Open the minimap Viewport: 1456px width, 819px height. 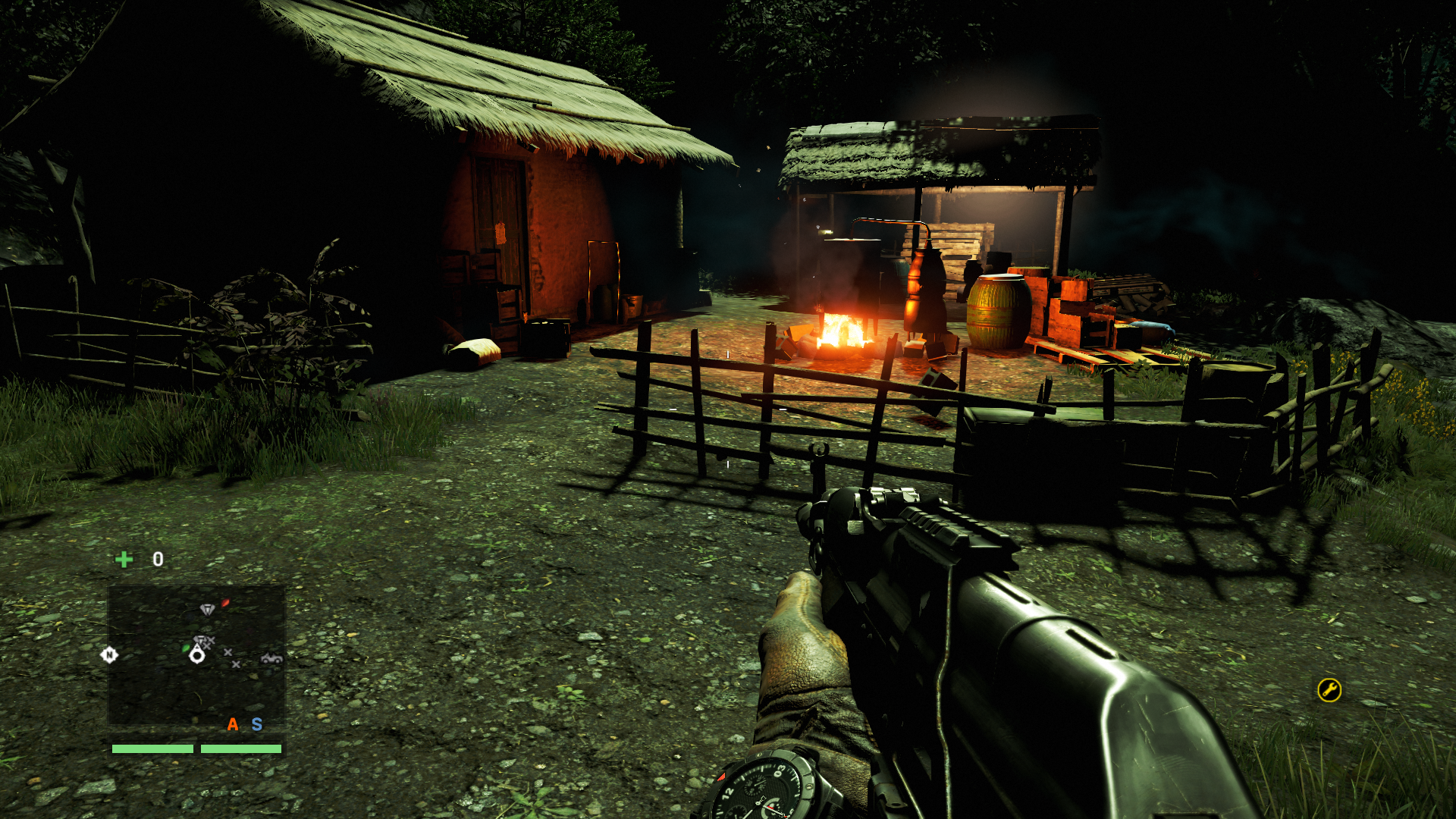(196, 654)
